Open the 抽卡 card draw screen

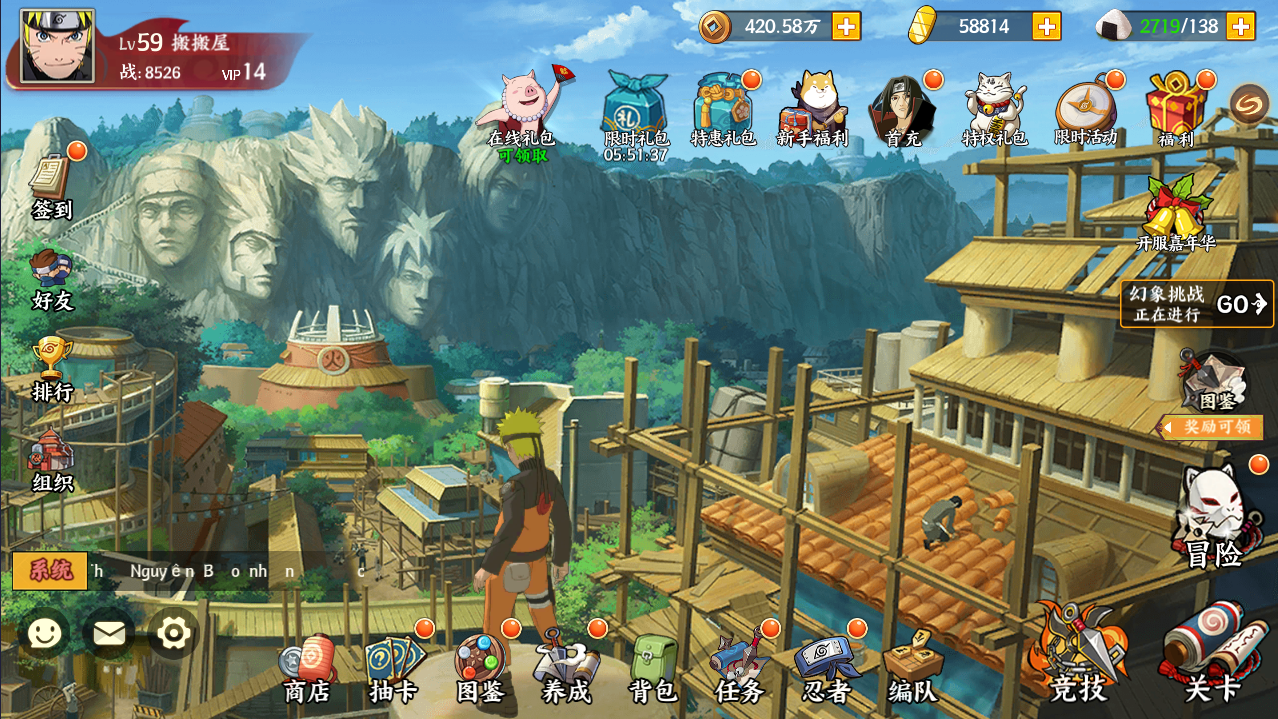click(x=393, y=668)
